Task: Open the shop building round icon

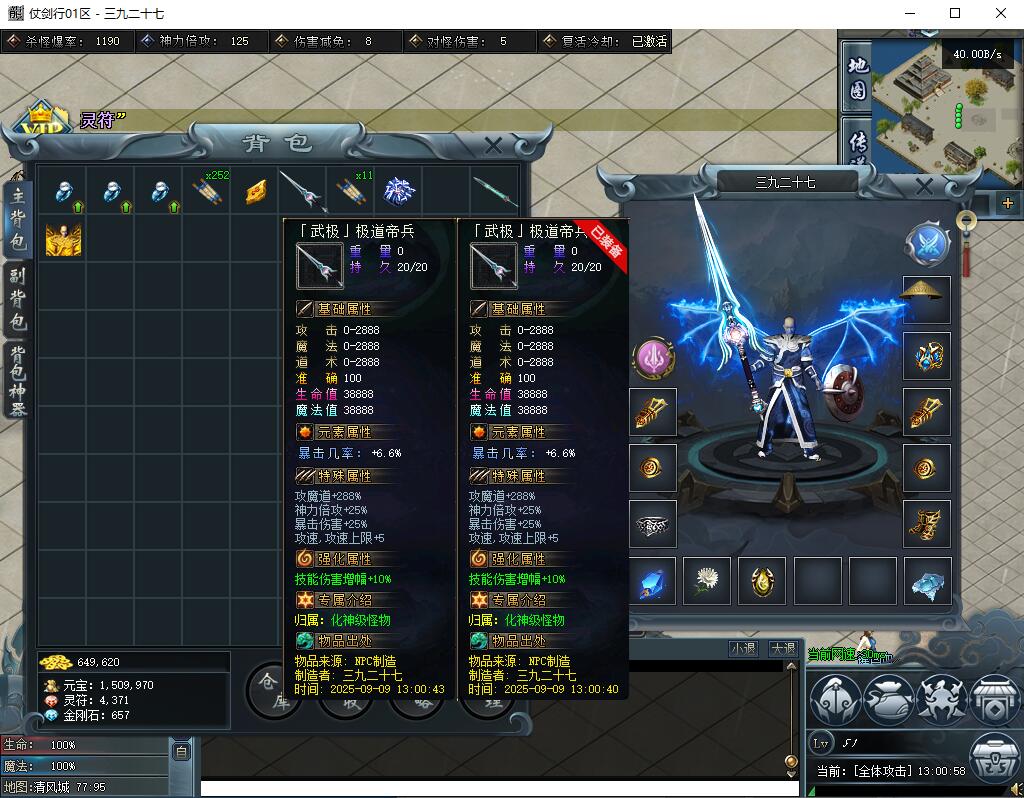Action: (x=993, y=699)
